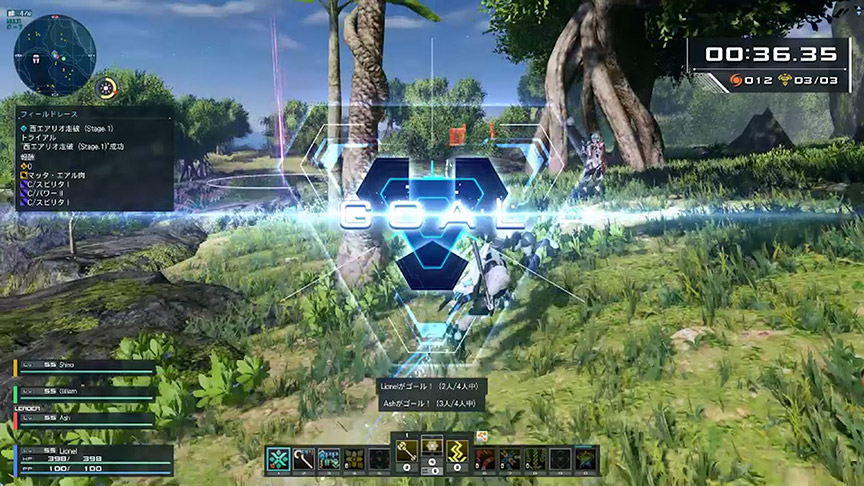Image resolution: width=864 pixels, height=486 pixels.
Task: Select the white curved-staff skill slot
Action: click(303, 459)
